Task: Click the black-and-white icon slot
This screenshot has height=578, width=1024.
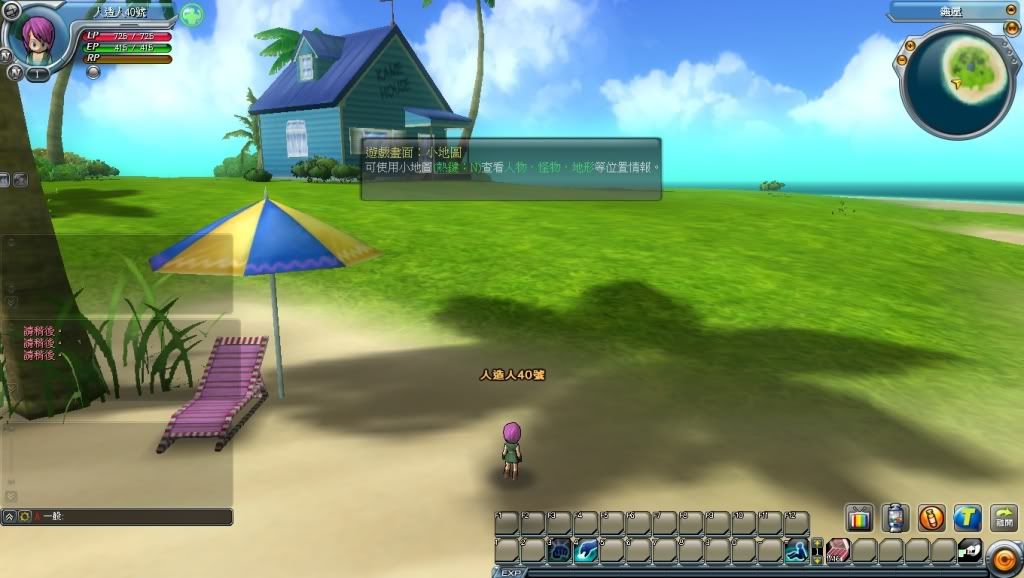Action: click(969, 550)
